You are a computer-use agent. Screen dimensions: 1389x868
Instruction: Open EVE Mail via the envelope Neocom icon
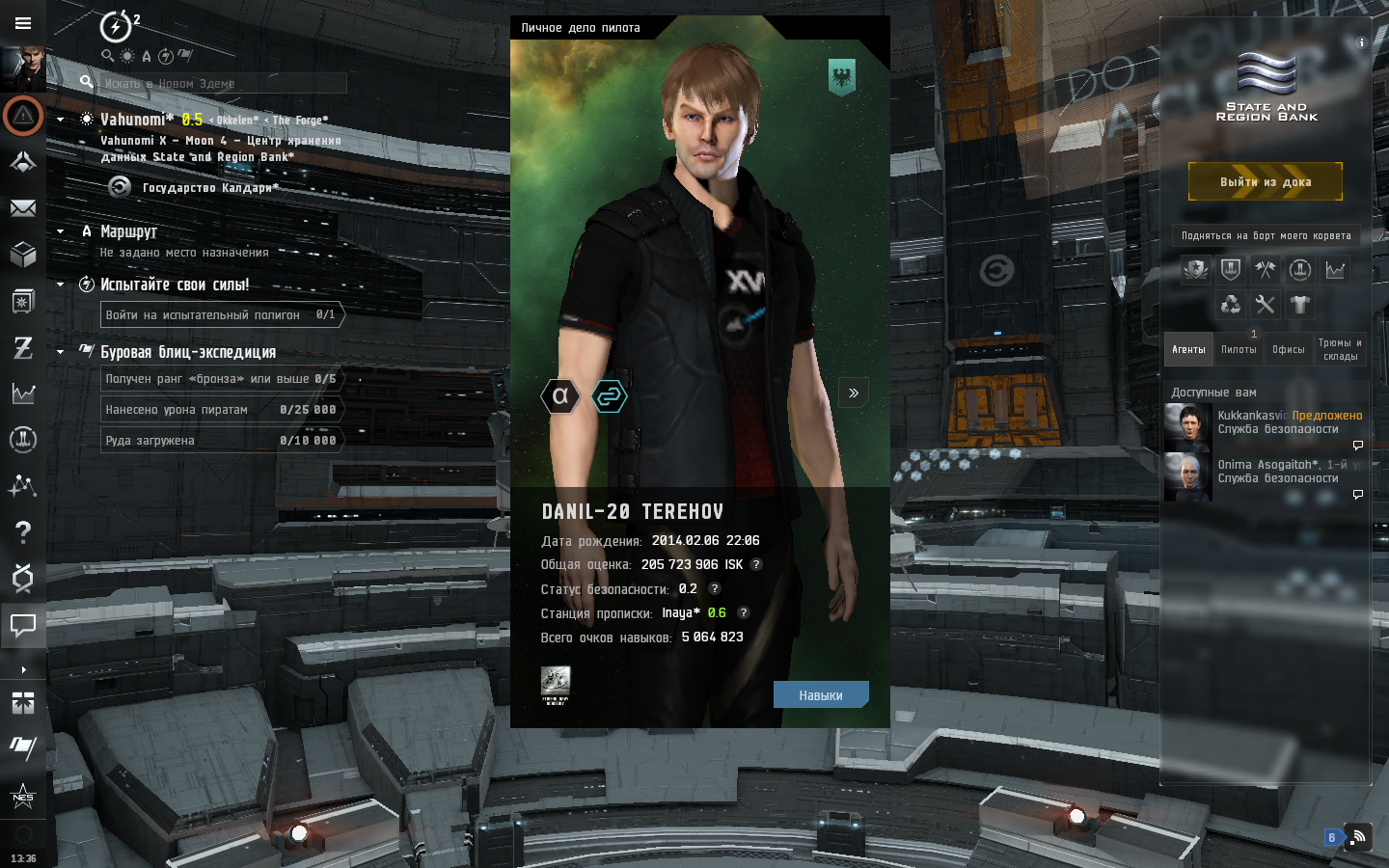(x=23, y=208)
